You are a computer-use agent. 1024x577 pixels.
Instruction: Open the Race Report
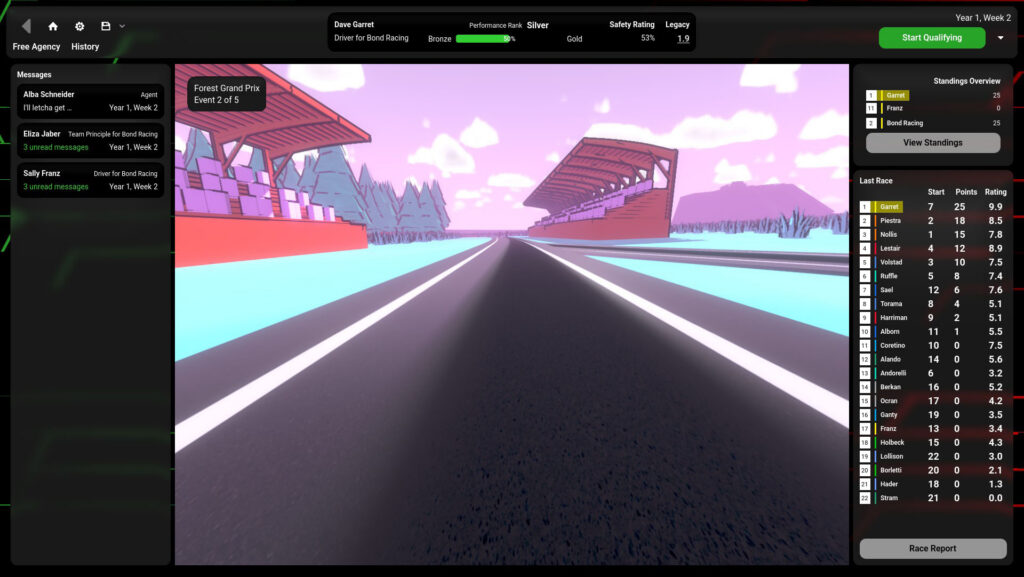click(932, 548)
